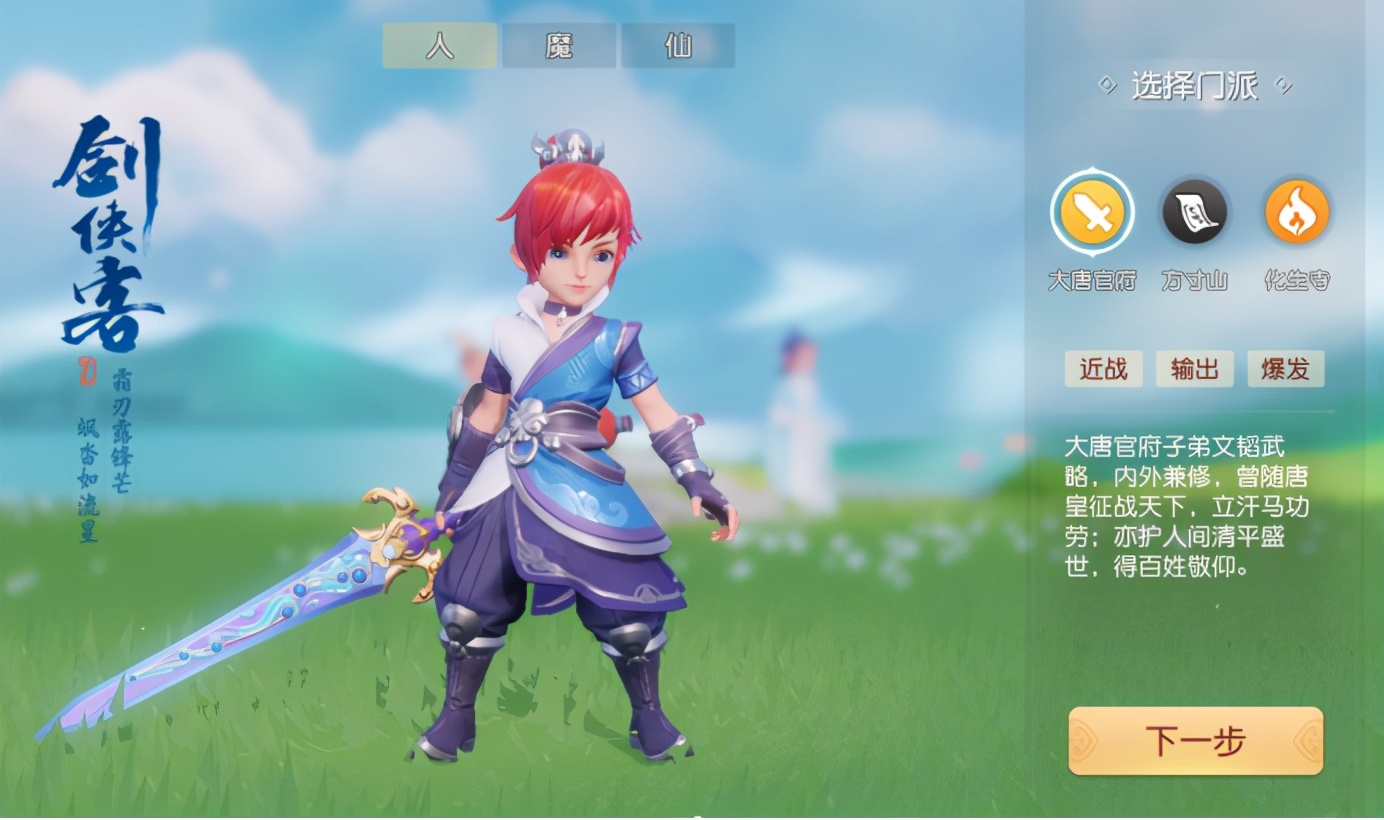1384x820 pixels.
Task: Click the 下一步 next step button
Action: (x=1196, y=741)
